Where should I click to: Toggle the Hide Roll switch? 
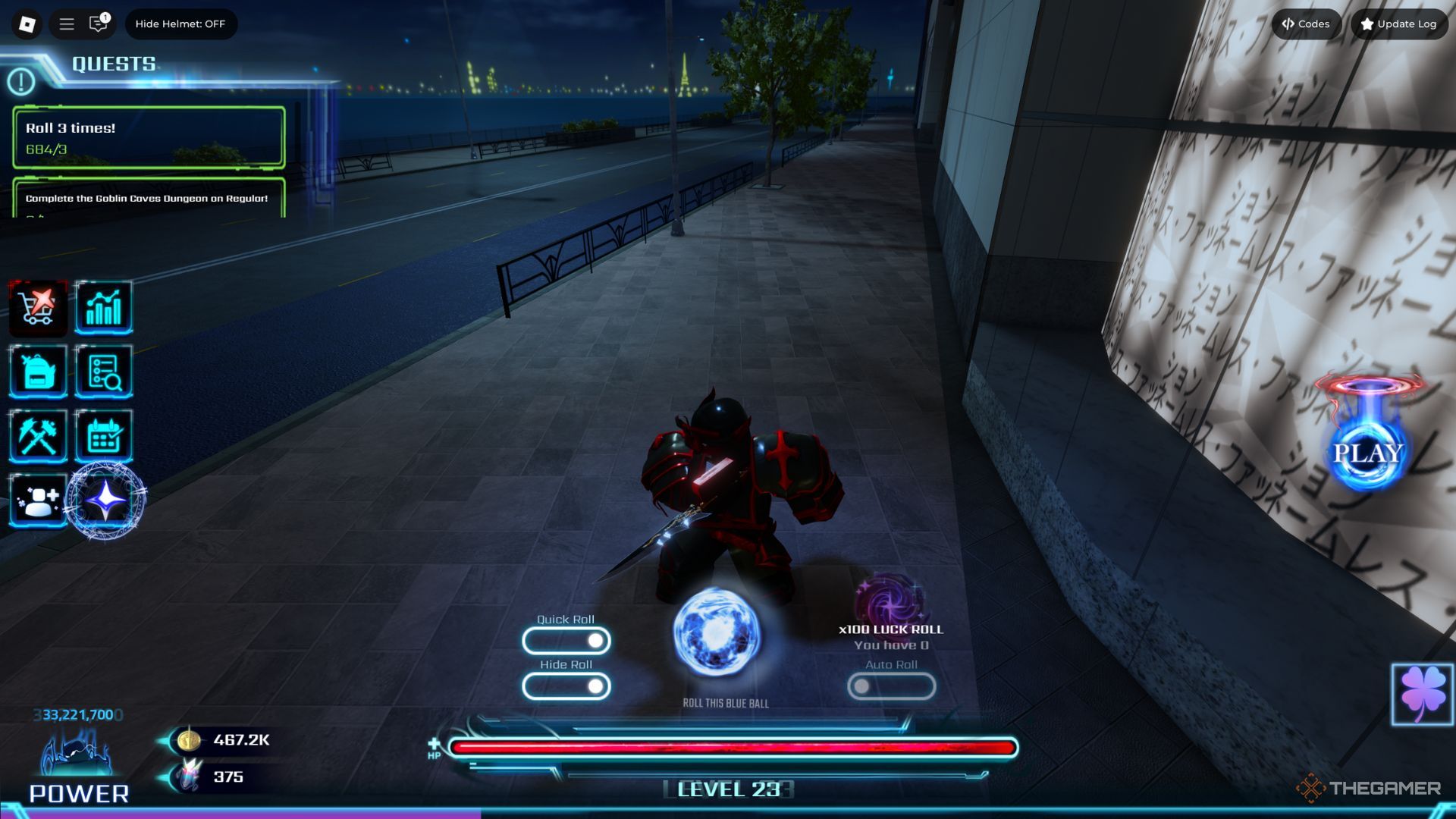pyautogui.click(x=566, y=687)
